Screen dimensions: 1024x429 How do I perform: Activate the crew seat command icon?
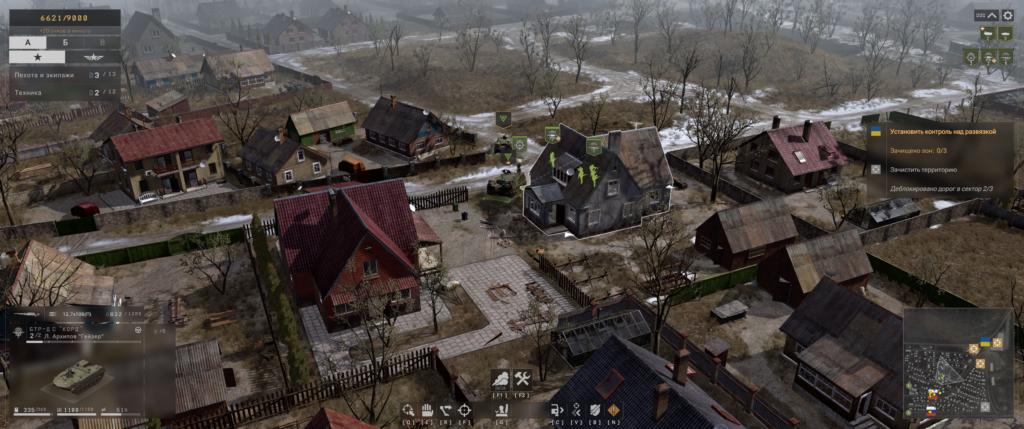tap(501, 410)
